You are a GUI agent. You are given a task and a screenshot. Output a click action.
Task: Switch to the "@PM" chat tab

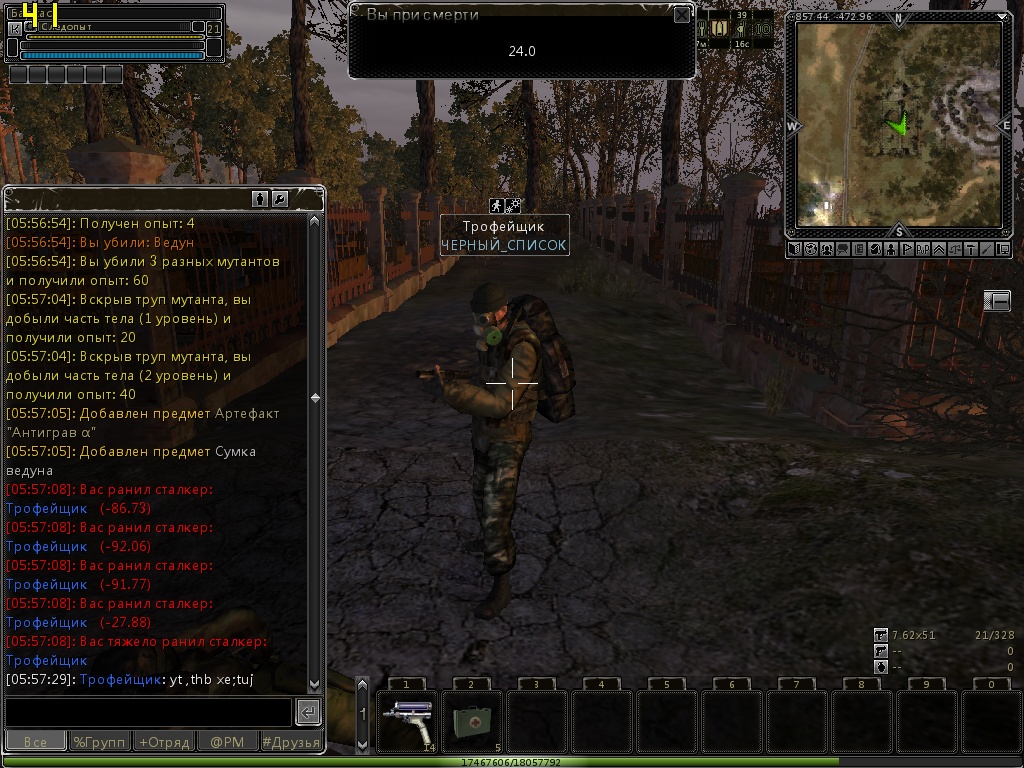click(227, 742)
